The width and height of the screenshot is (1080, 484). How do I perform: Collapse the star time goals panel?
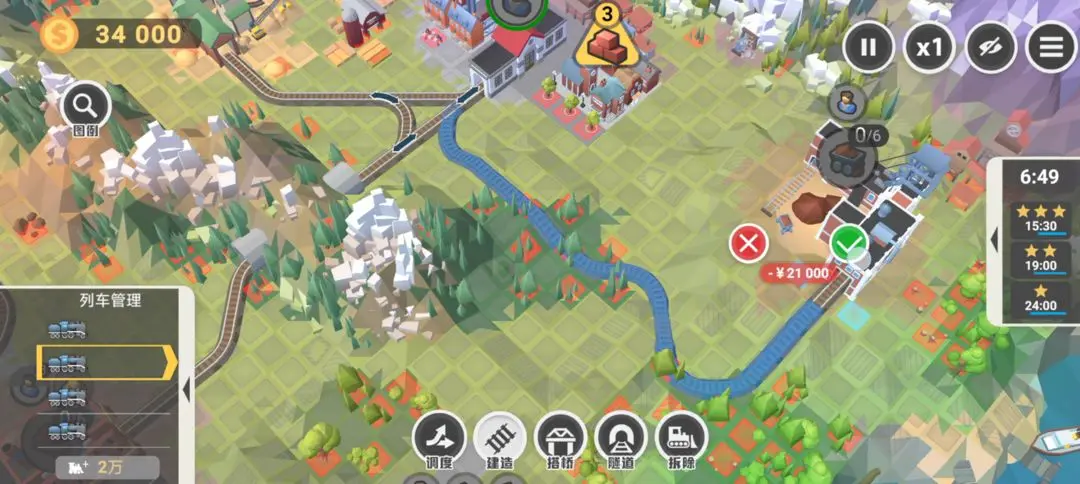[x=994, y=241]
